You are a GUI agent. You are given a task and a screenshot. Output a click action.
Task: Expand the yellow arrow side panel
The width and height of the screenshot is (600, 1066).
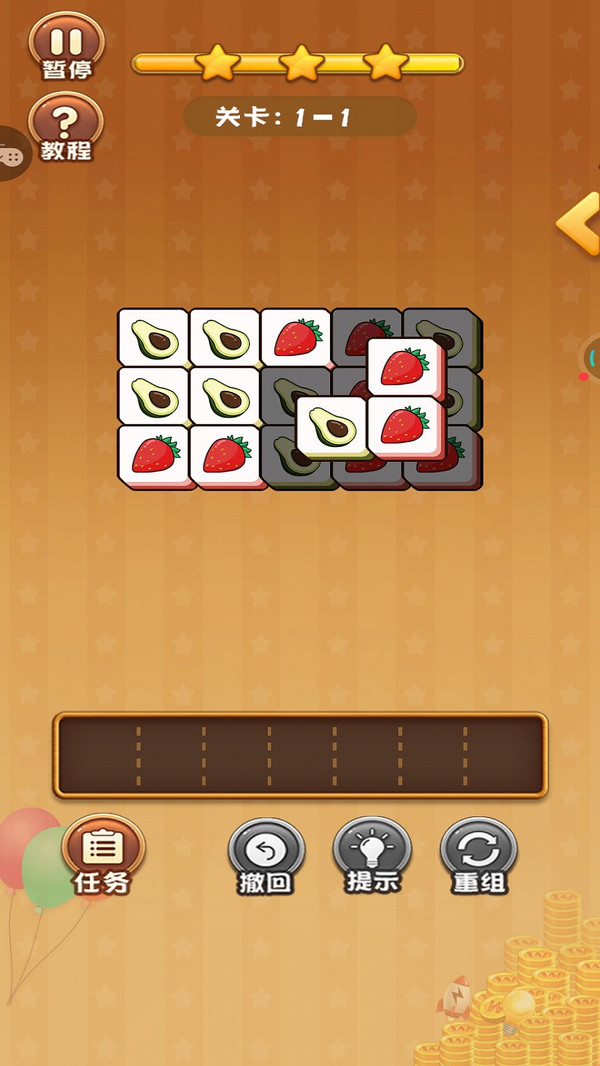[x=579, y=225]
